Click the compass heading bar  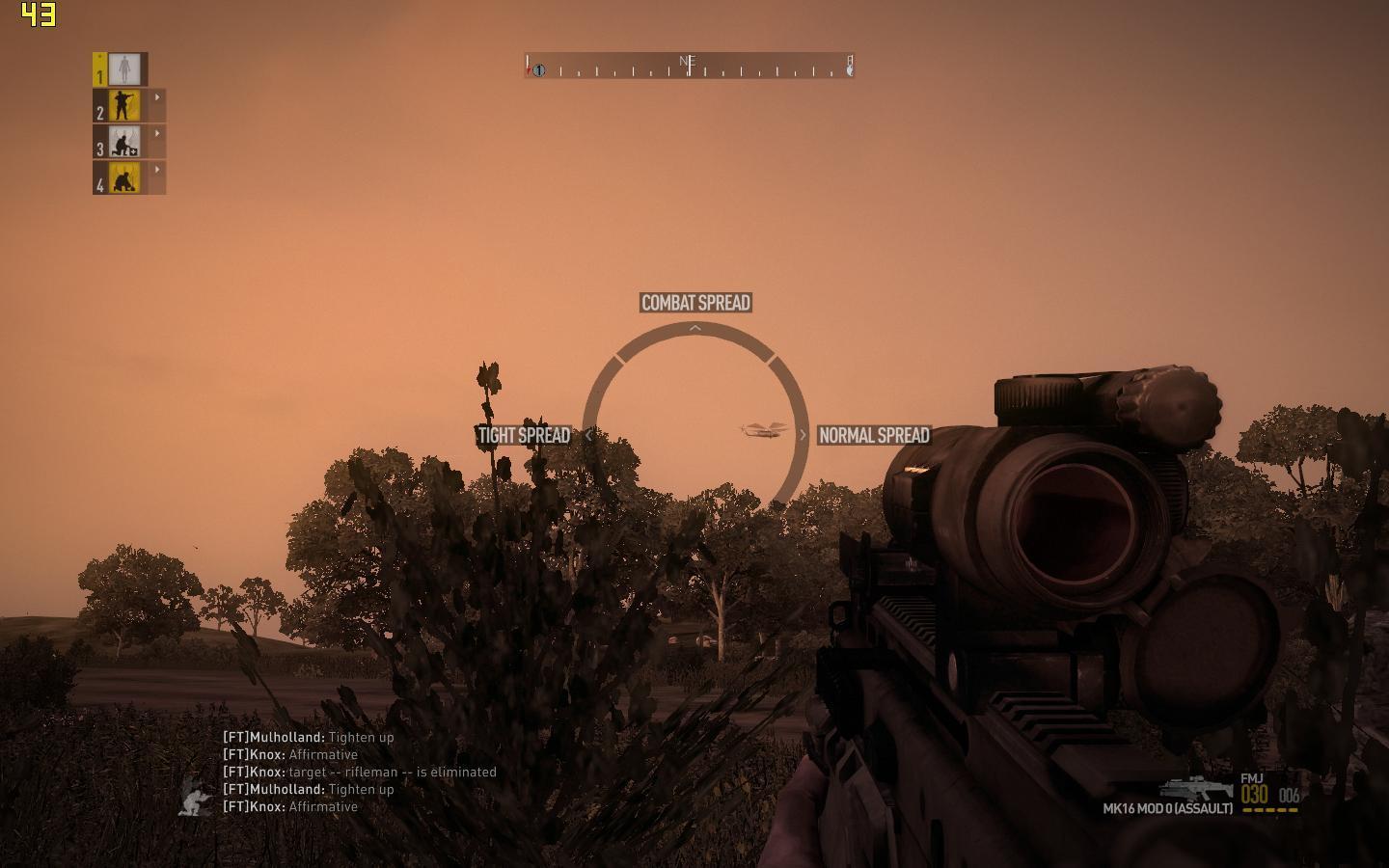(689, 66)
